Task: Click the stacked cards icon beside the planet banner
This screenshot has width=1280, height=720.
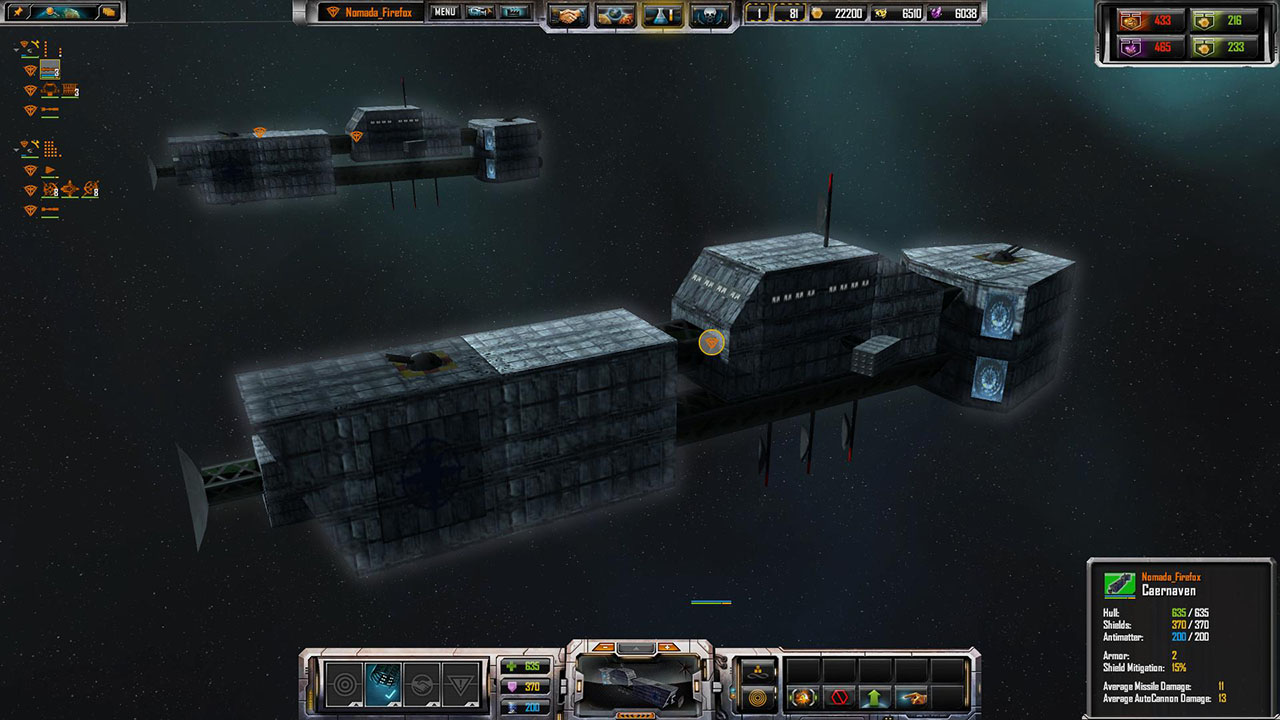Action: point(109,12)
